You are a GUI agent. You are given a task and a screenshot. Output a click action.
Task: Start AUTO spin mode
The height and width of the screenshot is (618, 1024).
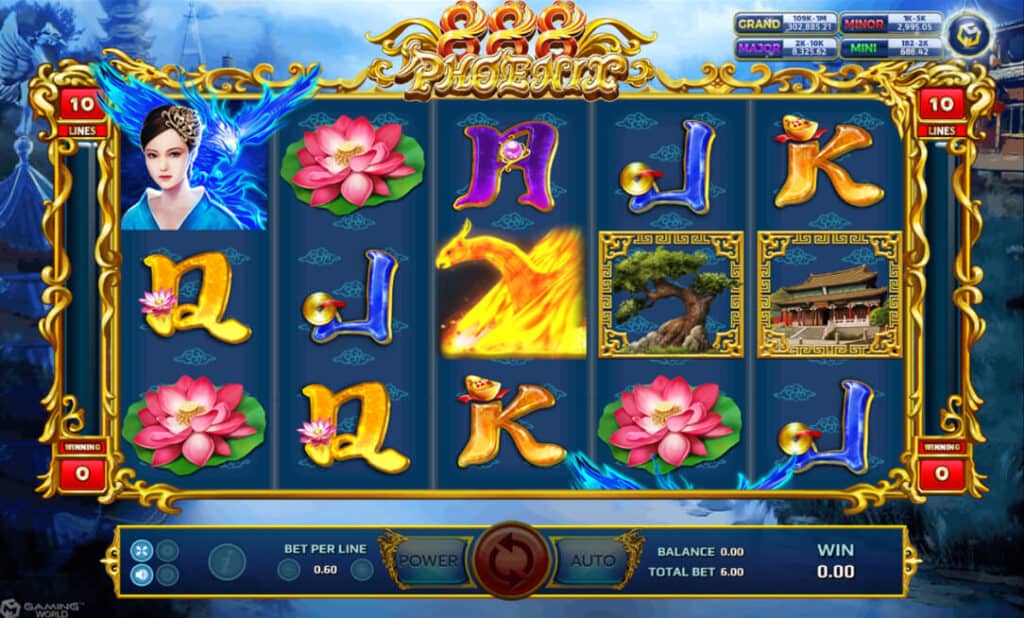tap(593, 560)
